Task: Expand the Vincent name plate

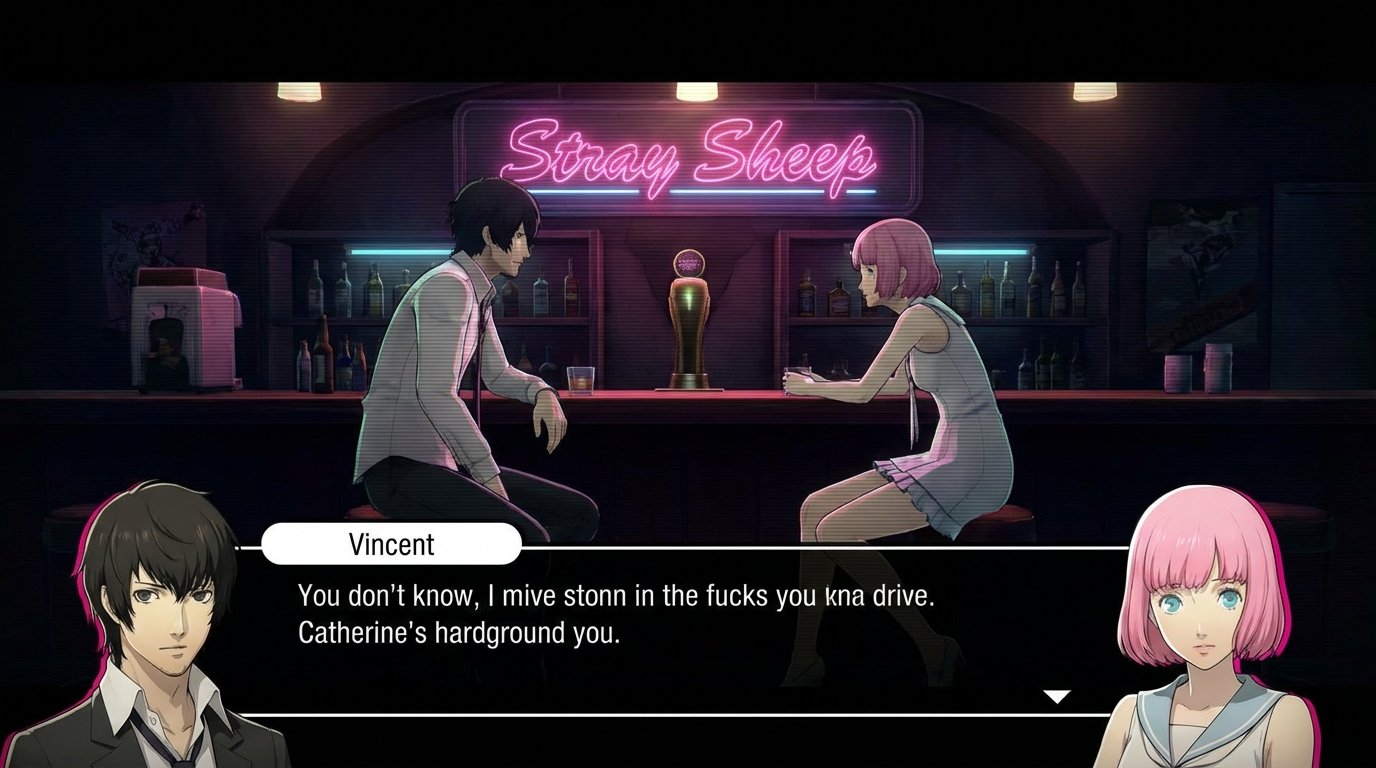Action: [392, 544]
